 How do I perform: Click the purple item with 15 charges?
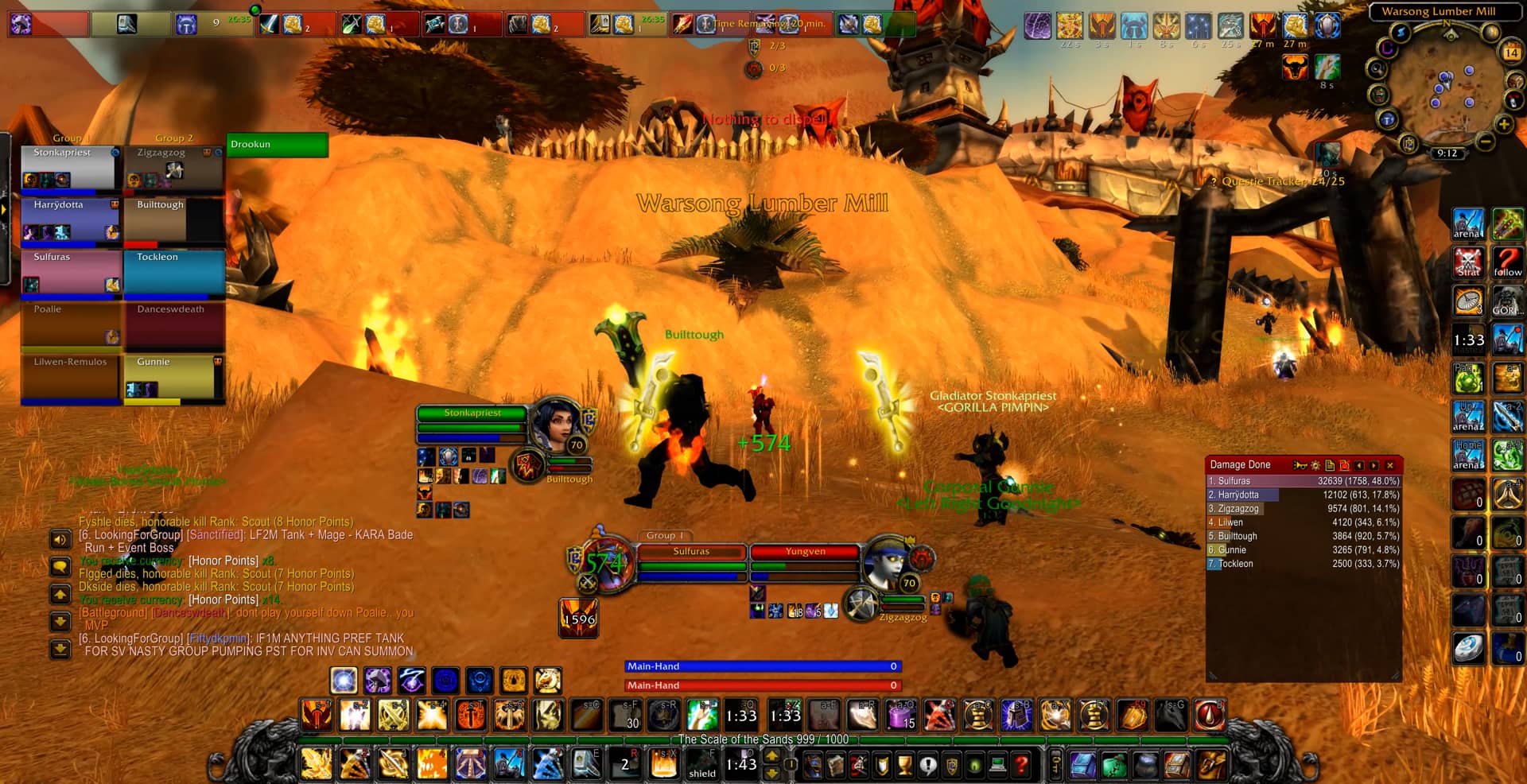click(x=901, y=716)
